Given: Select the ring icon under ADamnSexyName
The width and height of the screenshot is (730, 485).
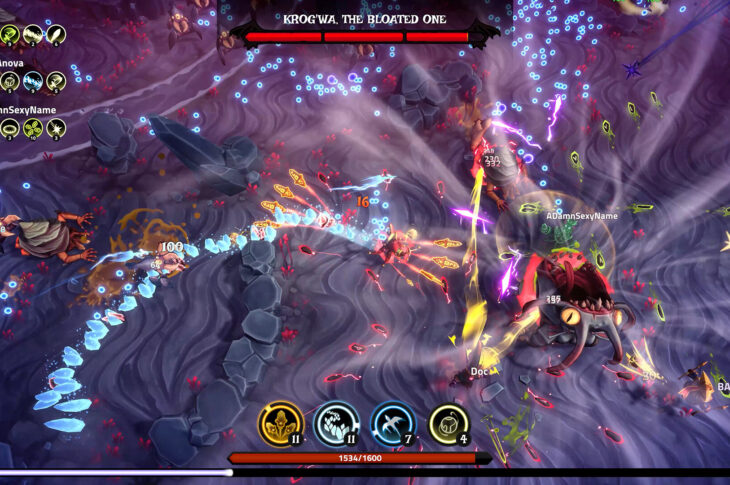Looking at the screenshot, I should [10, 128].
